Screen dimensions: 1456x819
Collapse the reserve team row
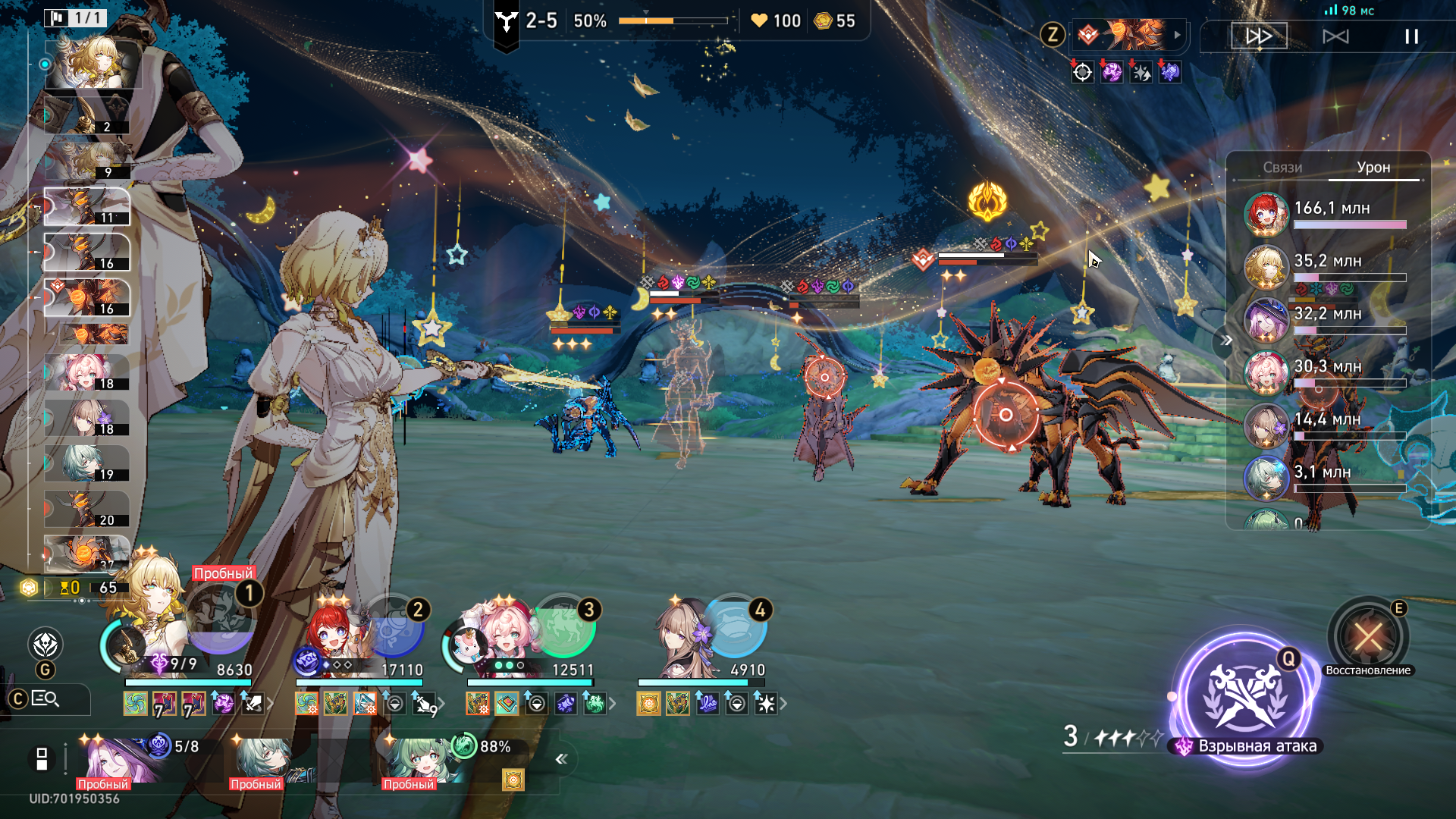(x=561, y=759)
